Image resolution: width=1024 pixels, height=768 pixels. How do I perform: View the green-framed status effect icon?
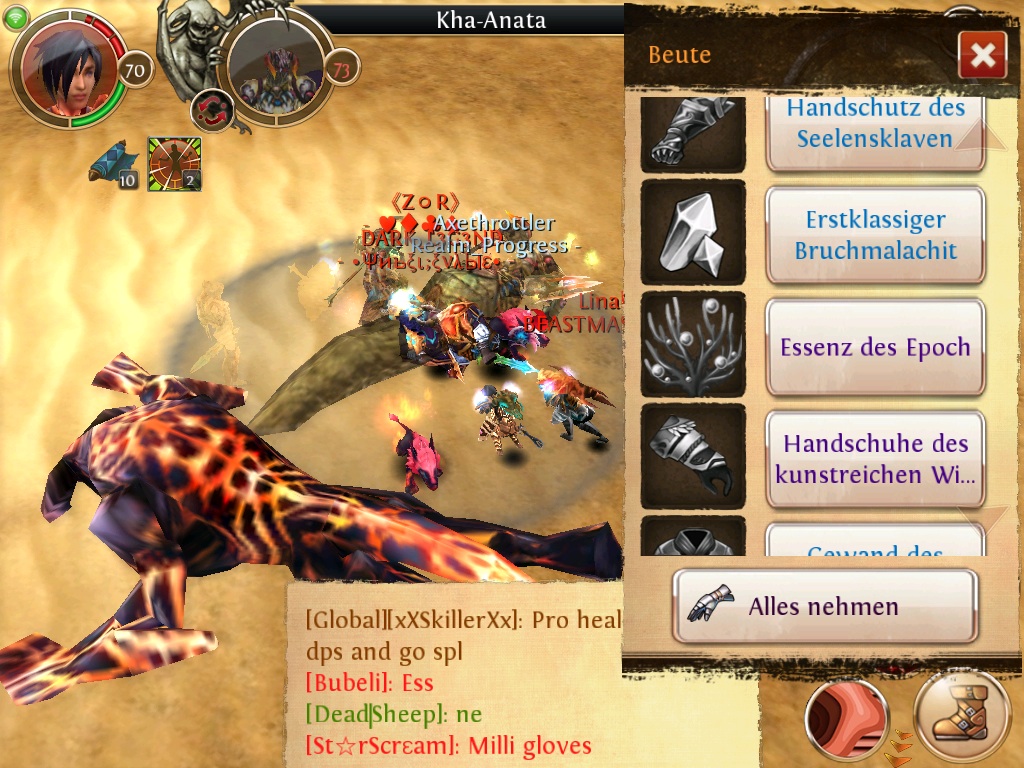[174, 163]
